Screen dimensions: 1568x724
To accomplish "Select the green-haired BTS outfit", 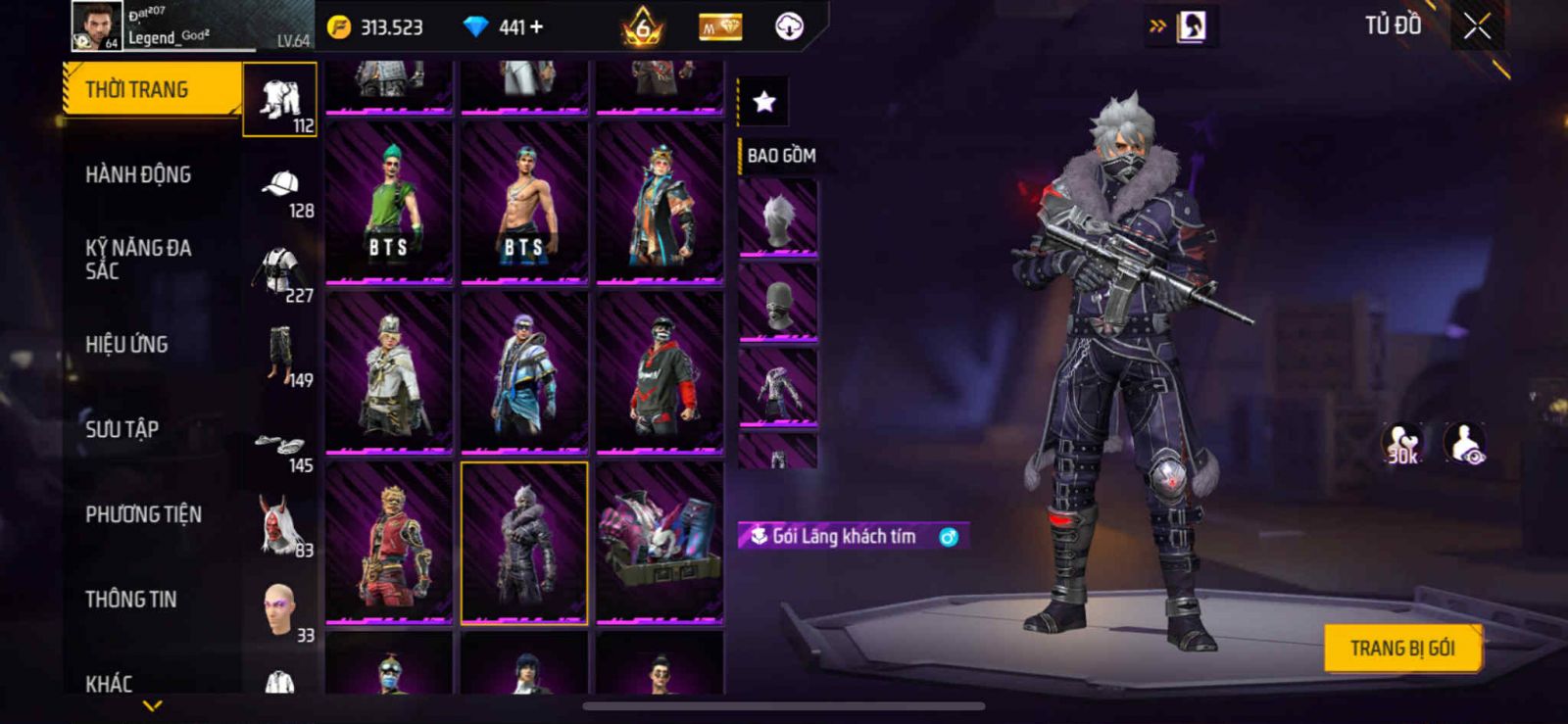I will (x=389, y=203).
